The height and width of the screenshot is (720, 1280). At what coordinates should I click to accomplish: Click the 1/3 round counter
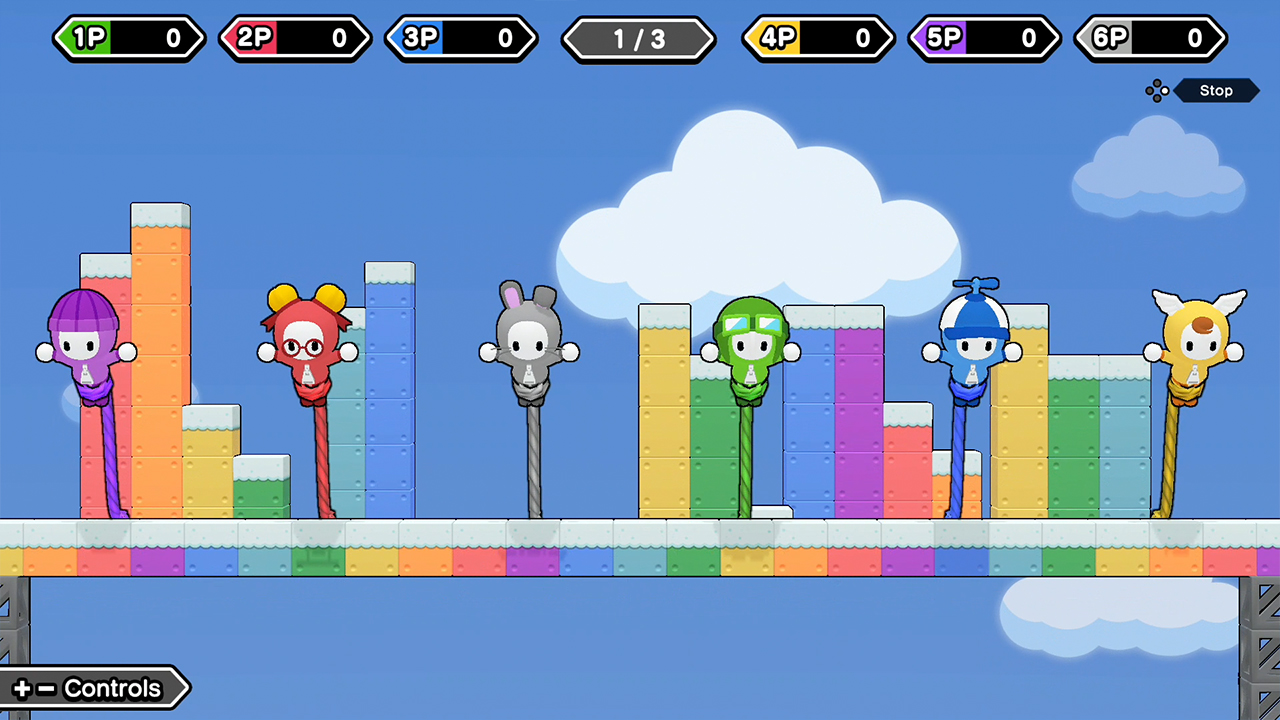tap(639, 39)
